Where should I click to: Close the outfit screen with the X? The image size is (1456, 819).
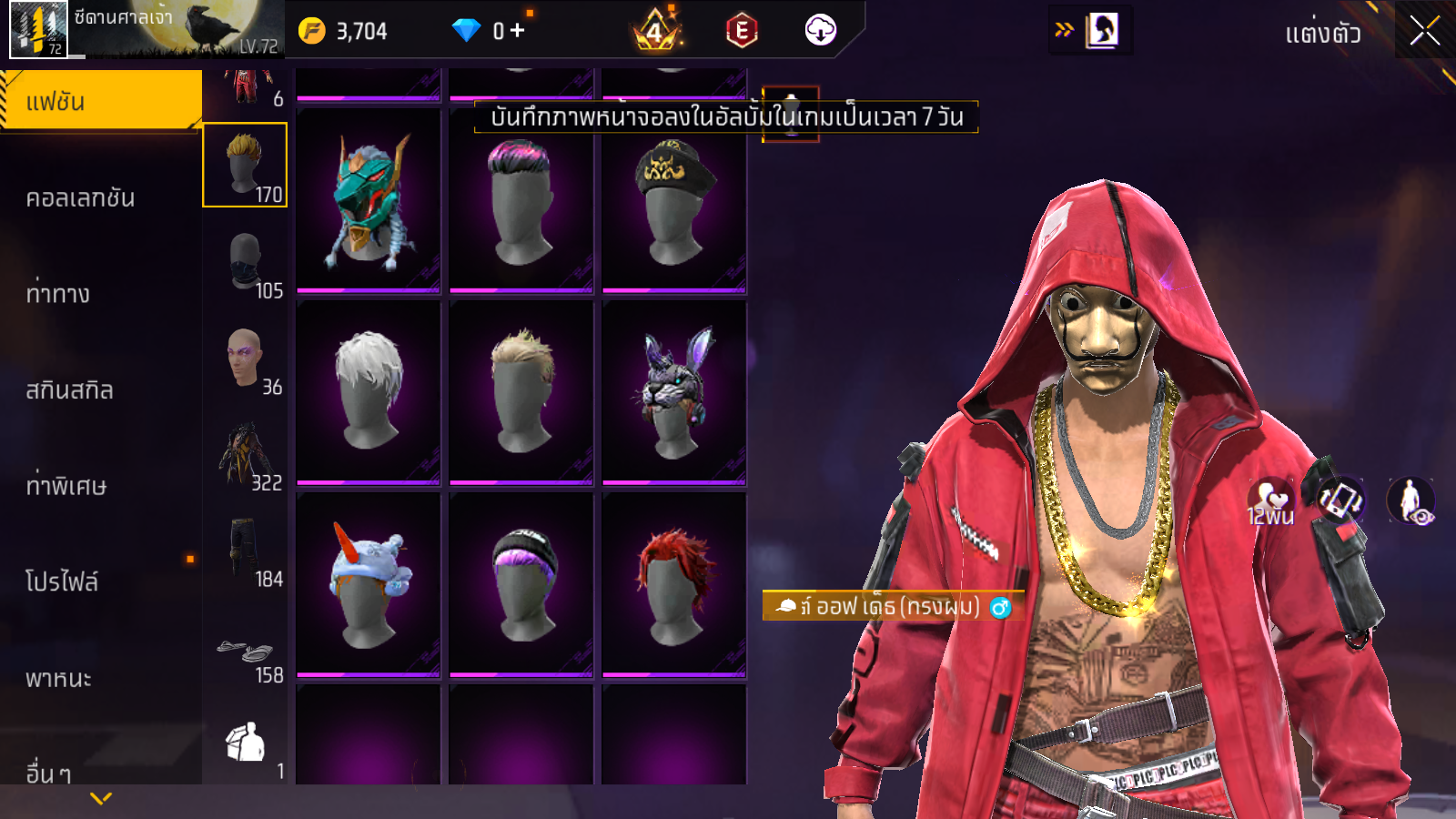pos(1424,32)
